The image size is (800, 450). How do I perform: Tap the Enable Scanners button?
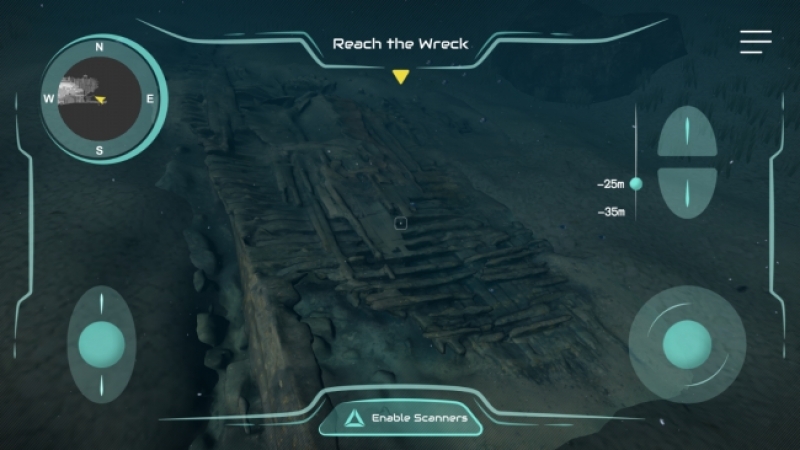[401, 417]
